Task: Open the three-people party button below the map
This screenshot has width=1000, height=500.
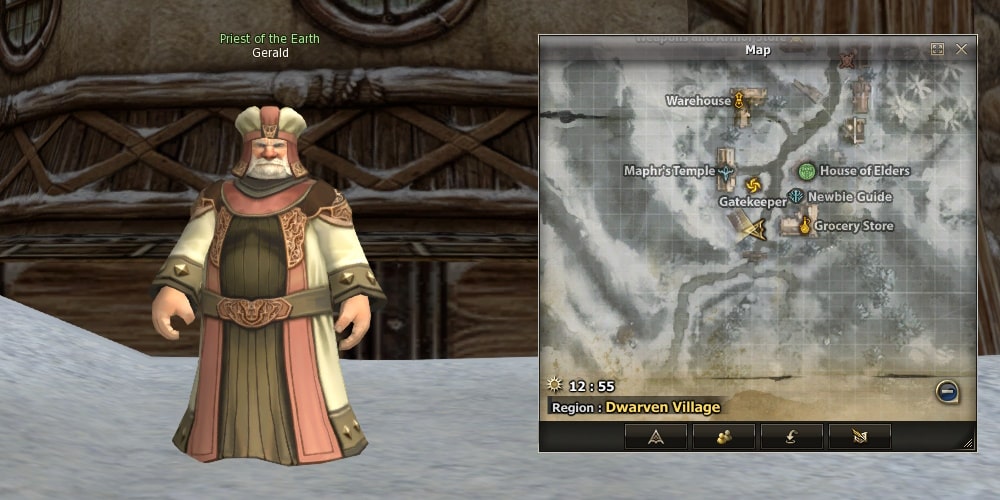Action: (x=724, y=436)
